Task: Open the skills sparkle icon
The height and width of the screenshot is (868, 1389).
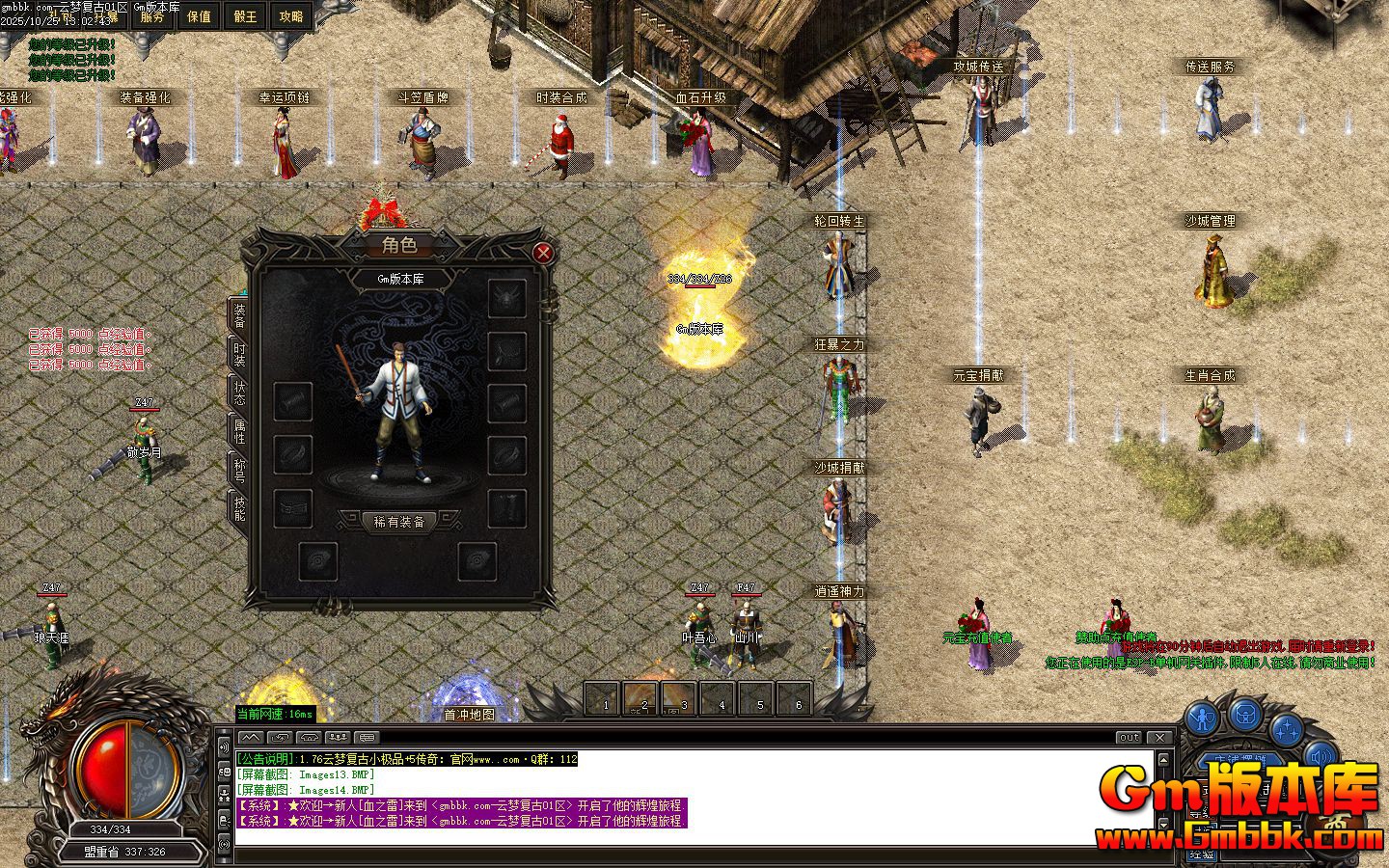Action: coord(1286,729)
